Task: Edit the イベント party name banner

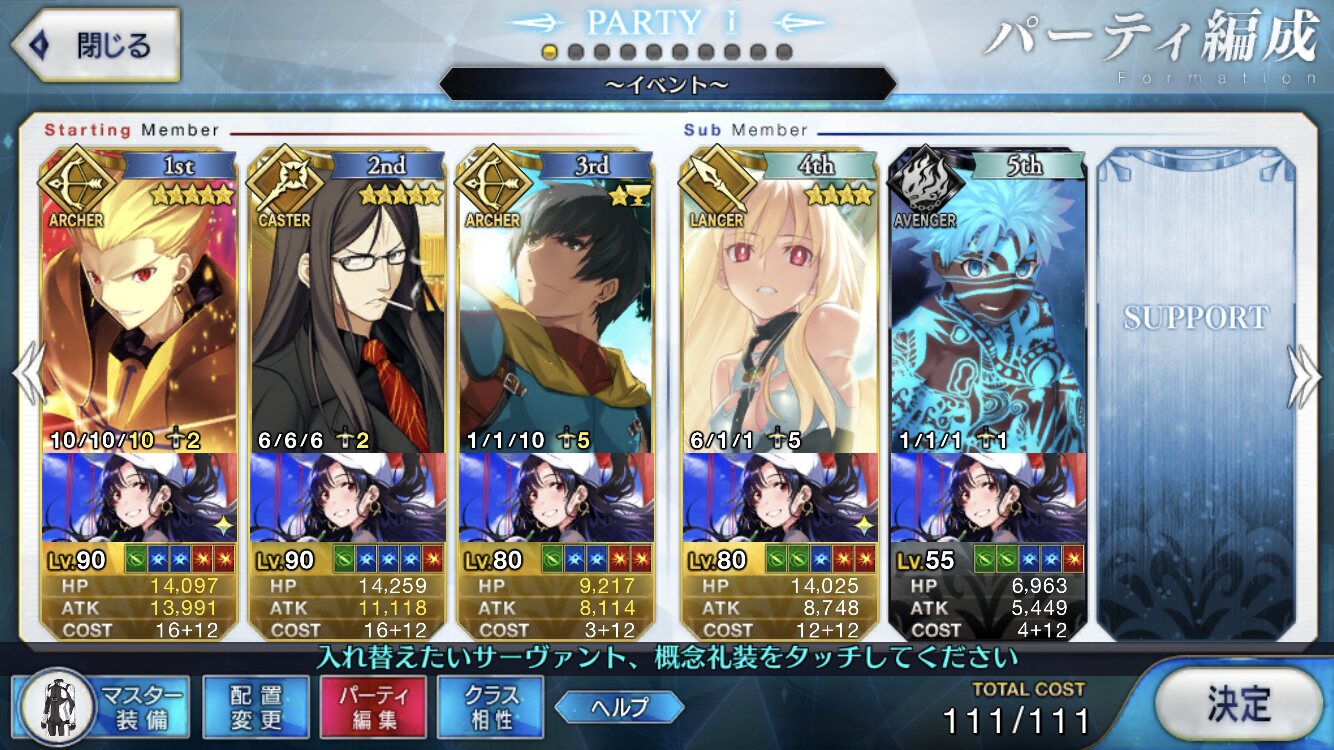Action: click(667, 84)
